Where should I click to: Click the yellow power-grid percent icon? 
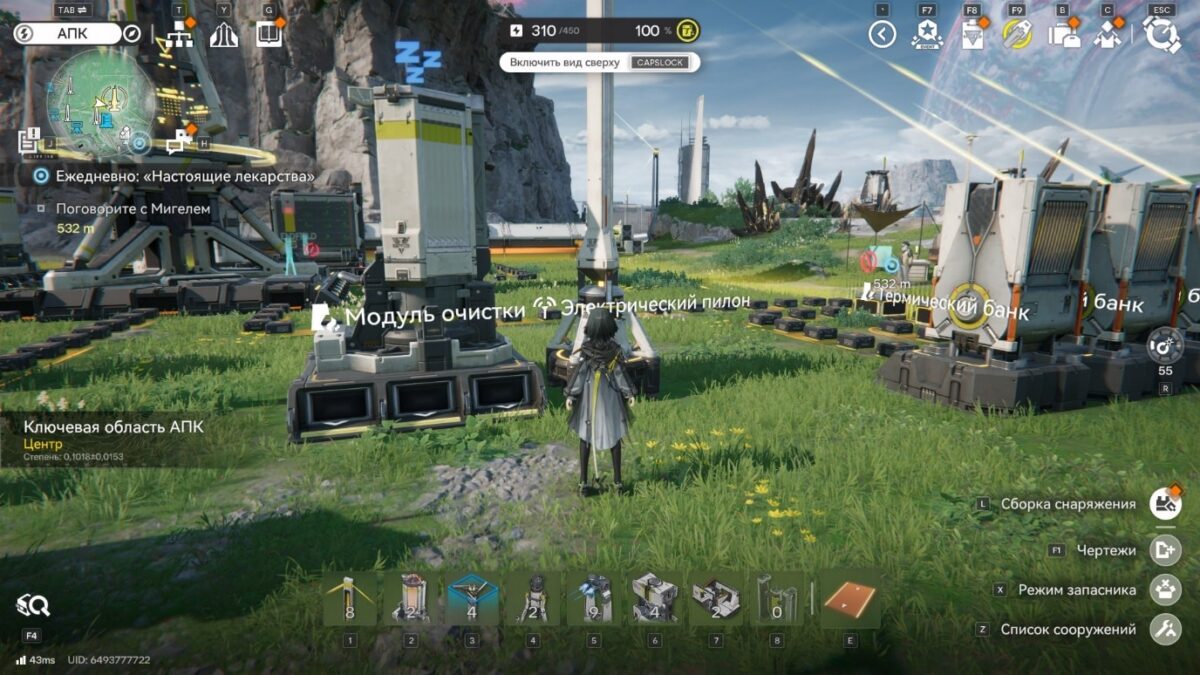point(687,31)
